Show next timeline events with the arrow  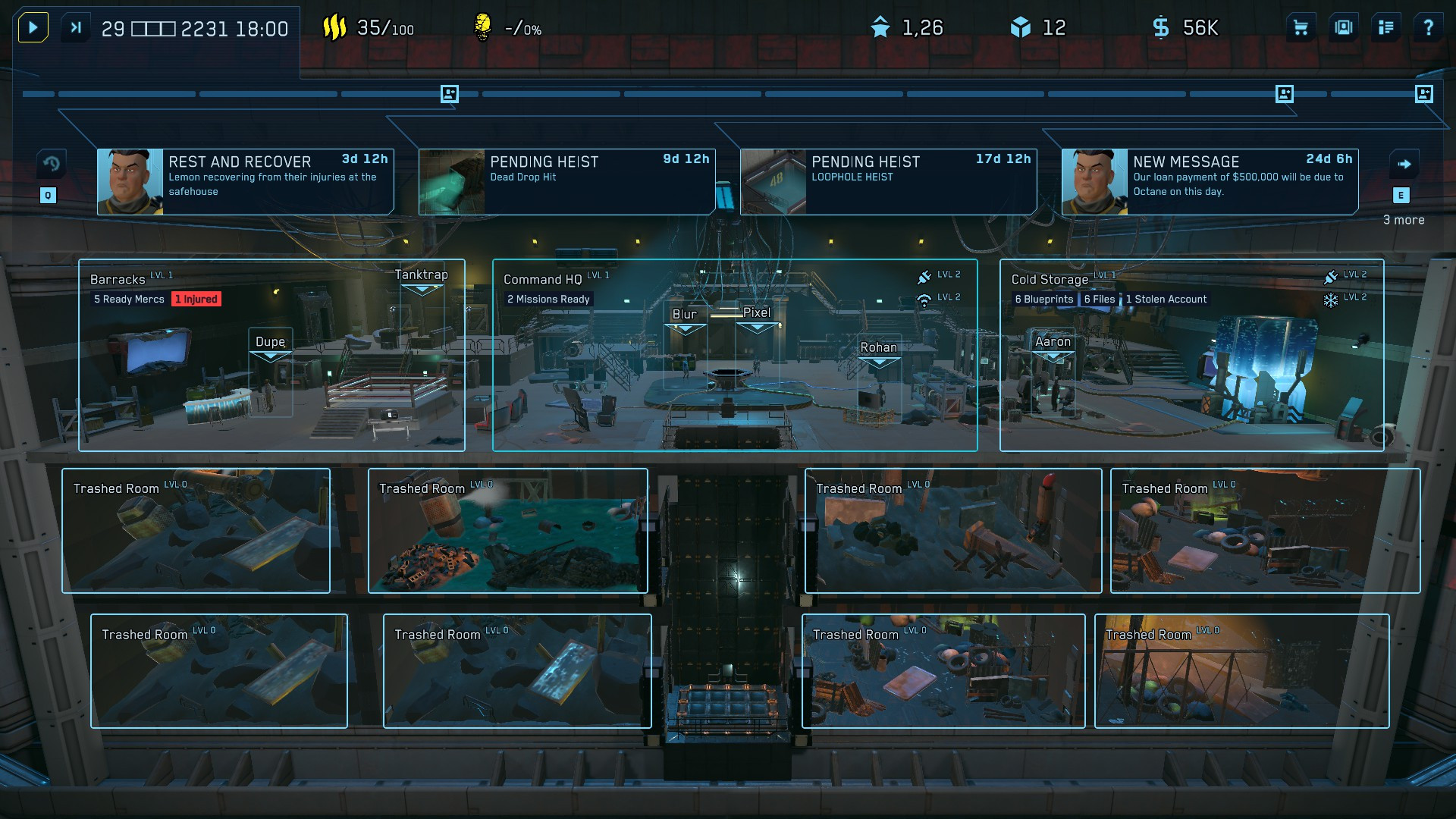coord(1404,164)
